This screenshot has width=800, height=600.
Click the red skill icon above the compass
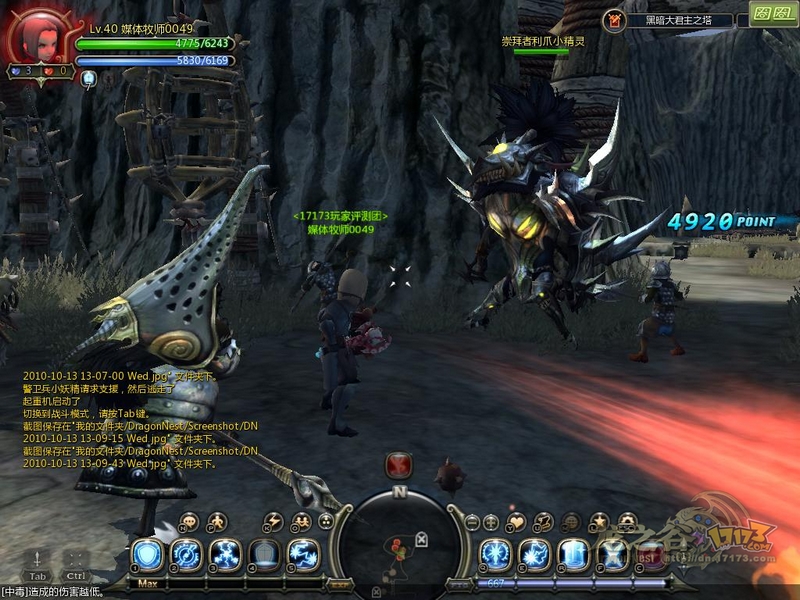point(400,465)
